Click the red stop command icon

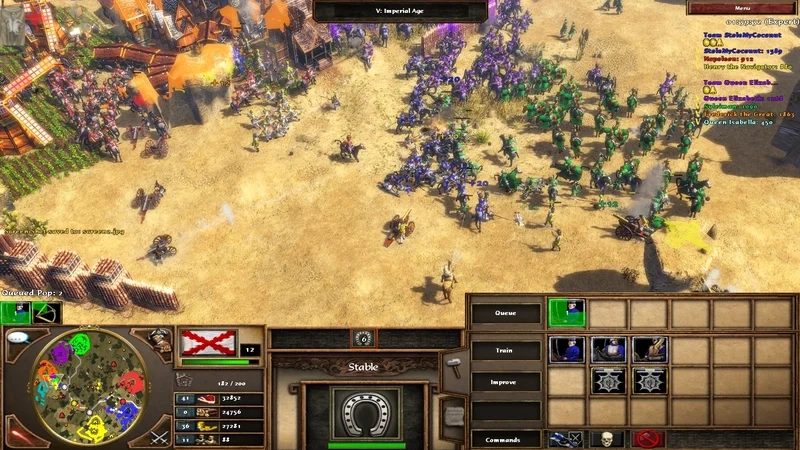649,439
